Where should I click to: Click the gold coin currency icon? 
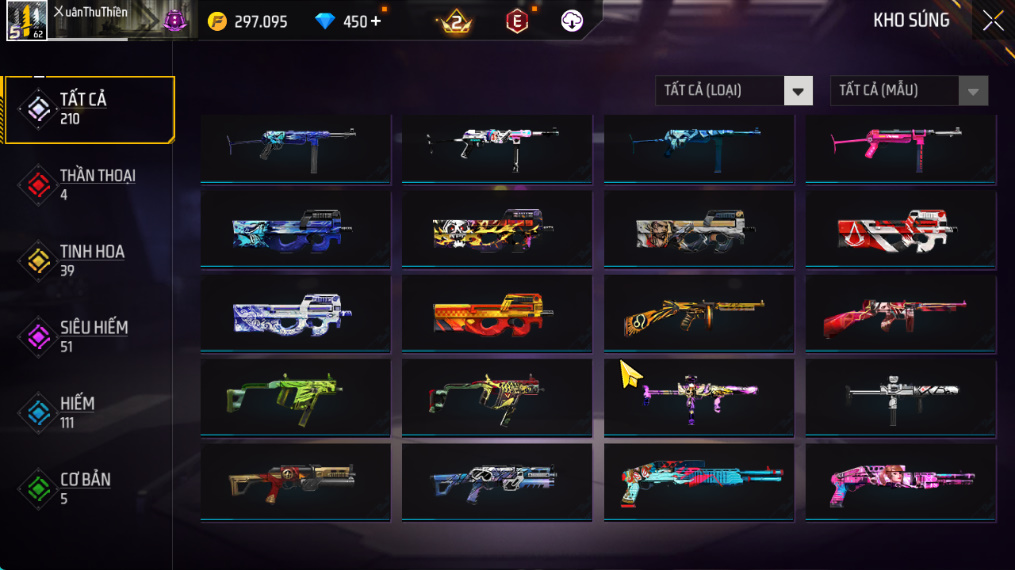217,21
